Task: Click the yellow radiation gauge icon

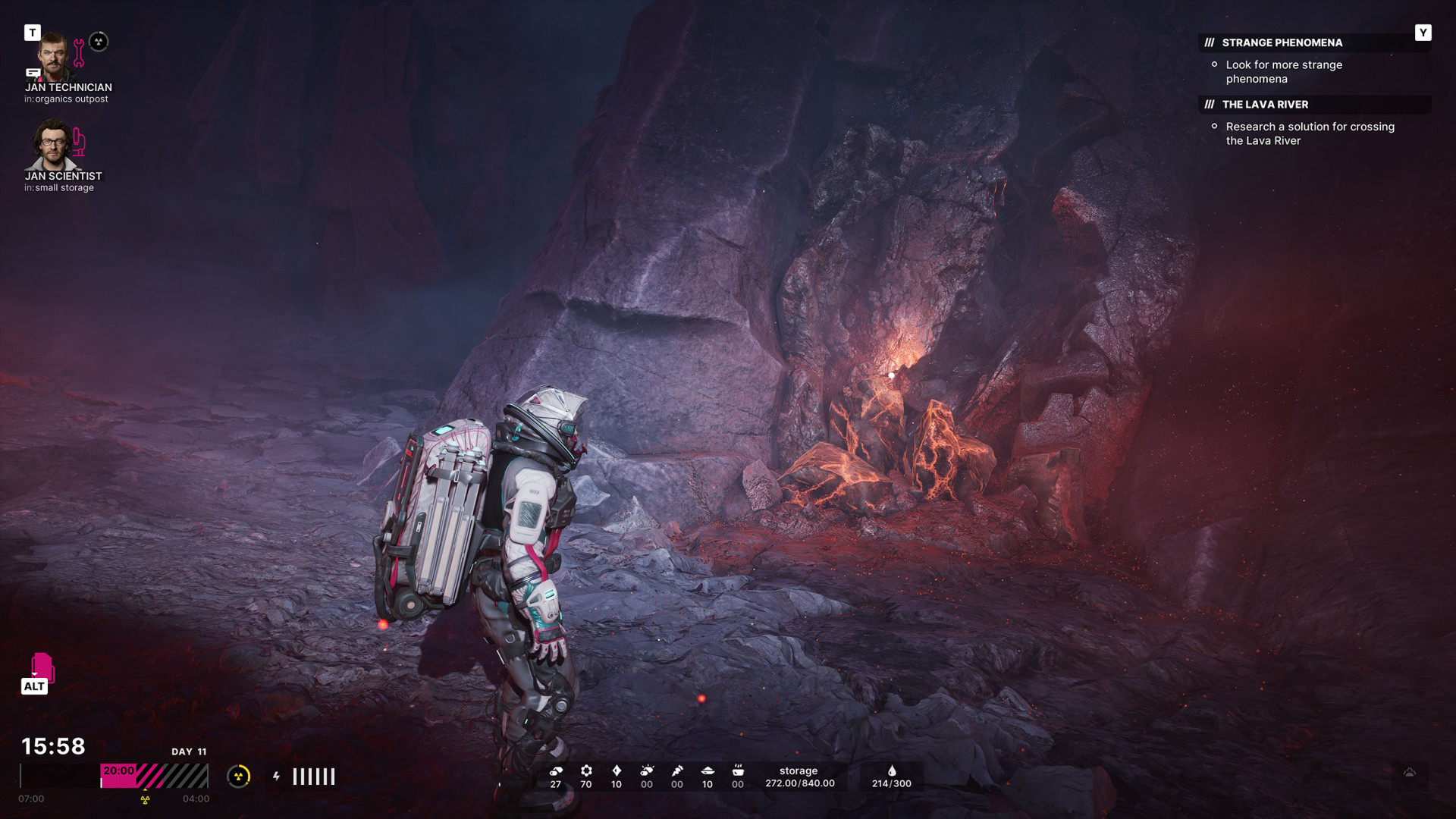Action: tap(239, 777)
